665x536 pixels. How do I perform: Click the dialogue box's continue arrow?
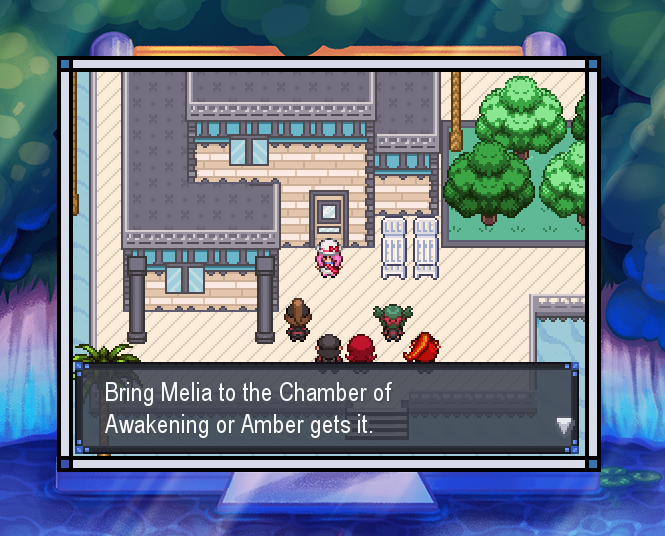point(564,425)
